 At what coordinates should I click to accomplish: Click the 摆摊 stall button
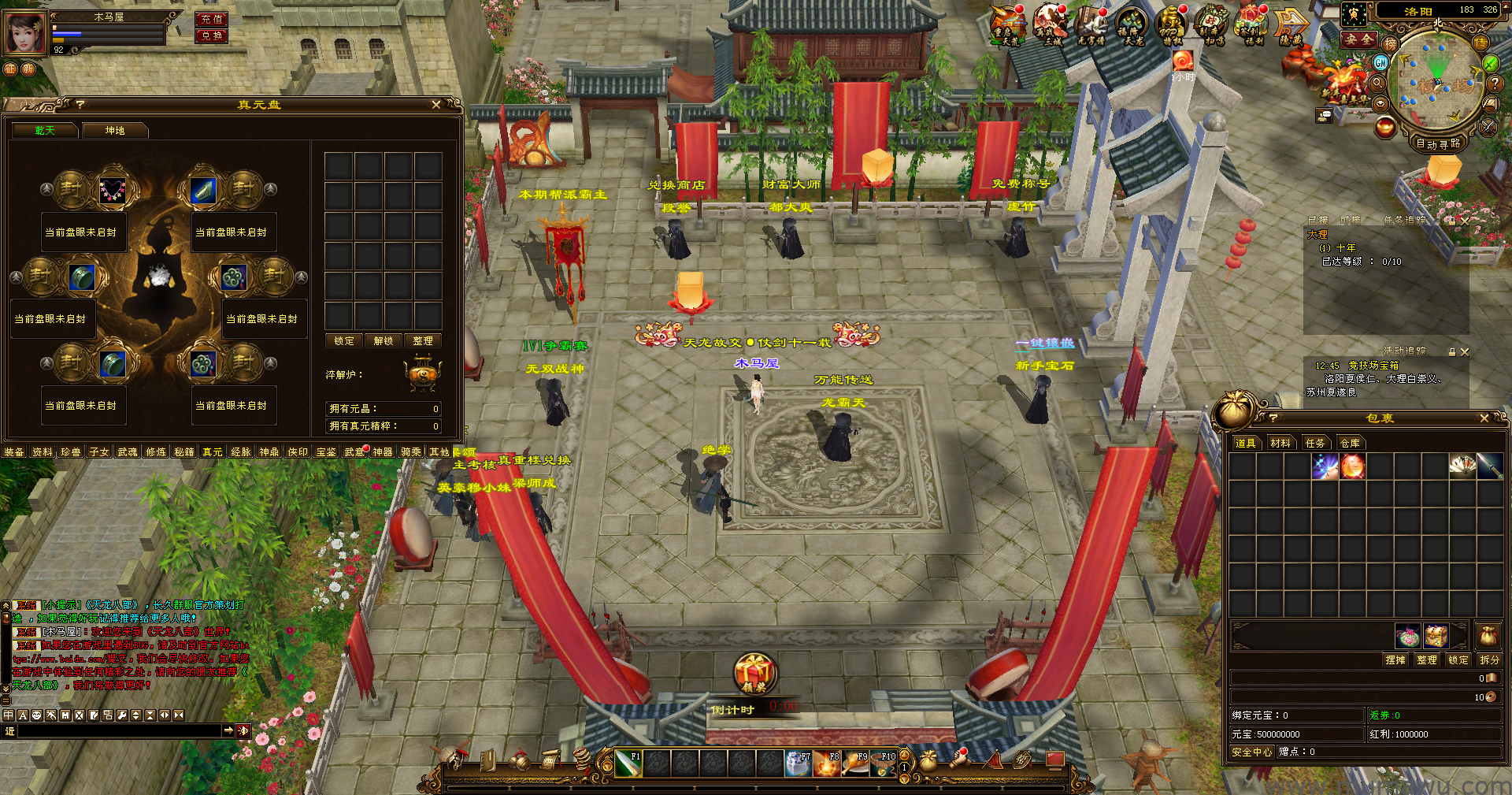[1395, 660]
